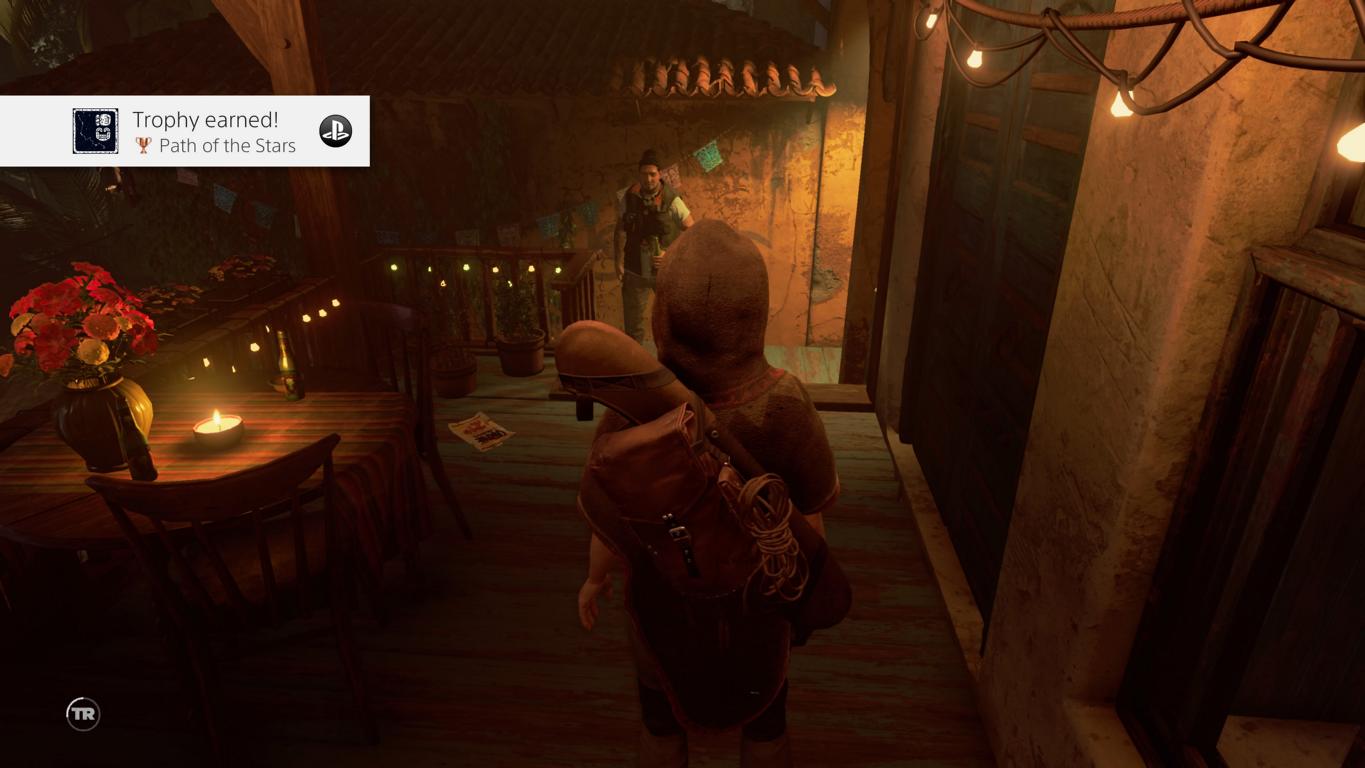Click the PlayStation logo on the trophy notification
1365x768 pixels.
[335, 131]
